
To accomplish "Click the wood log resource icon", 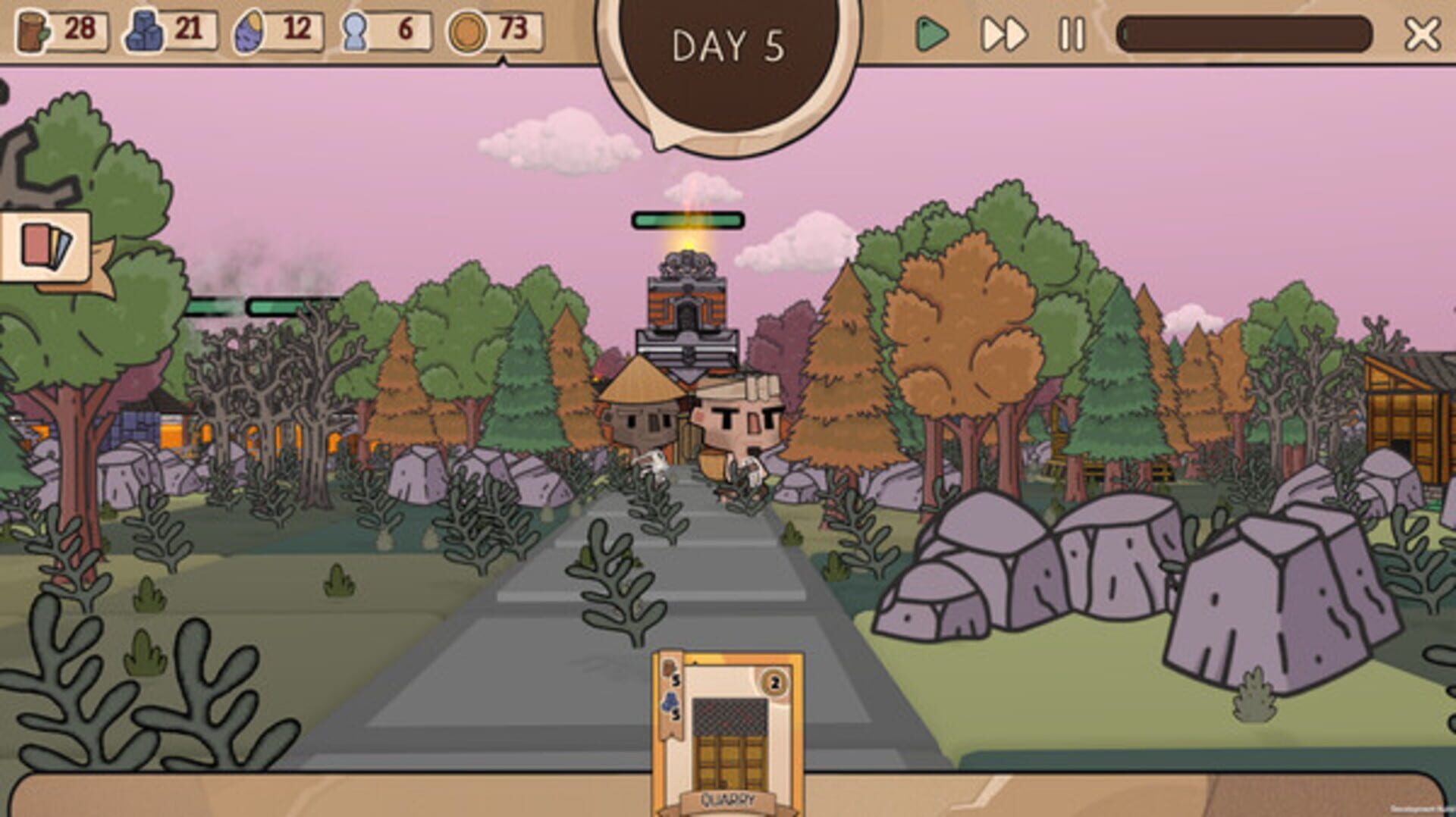I will tap(30, 31).
